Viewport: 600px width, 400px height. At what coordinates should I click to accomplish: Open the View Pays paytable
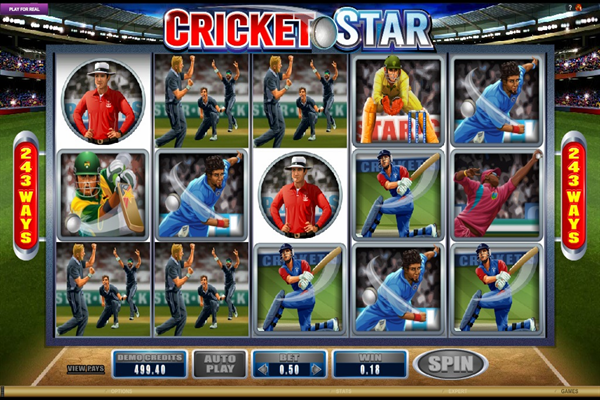(84, 369)
